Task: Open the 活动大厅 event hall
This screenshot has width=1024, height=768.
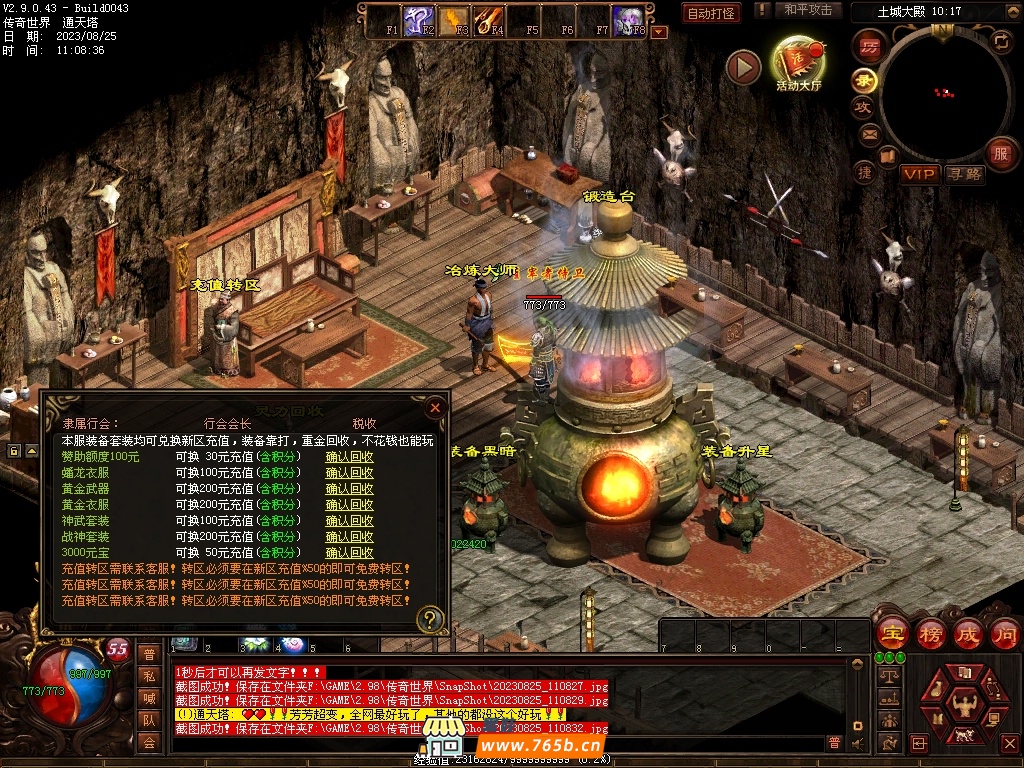Action: pos(798,62)
